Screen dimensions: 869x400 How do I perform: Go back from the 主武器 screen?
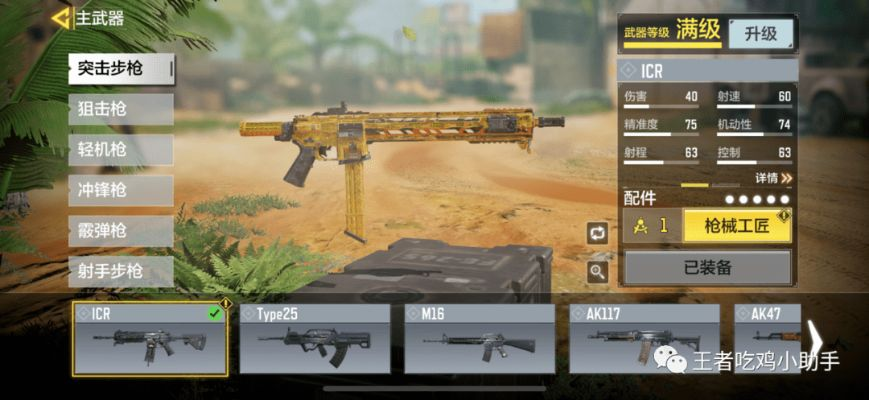(x=62, y=18)
